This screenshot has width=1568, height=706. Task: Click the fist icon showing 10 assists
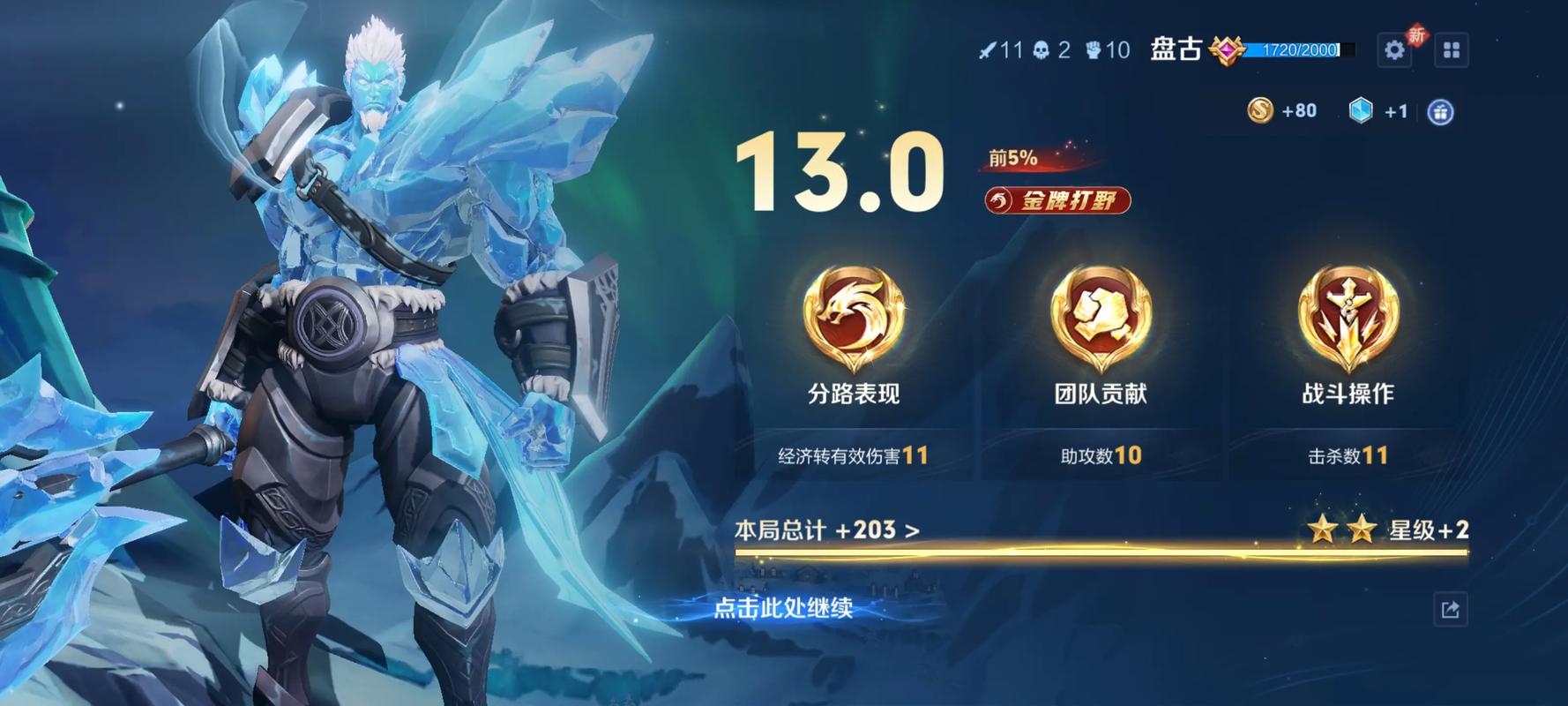coord(1094,50)
